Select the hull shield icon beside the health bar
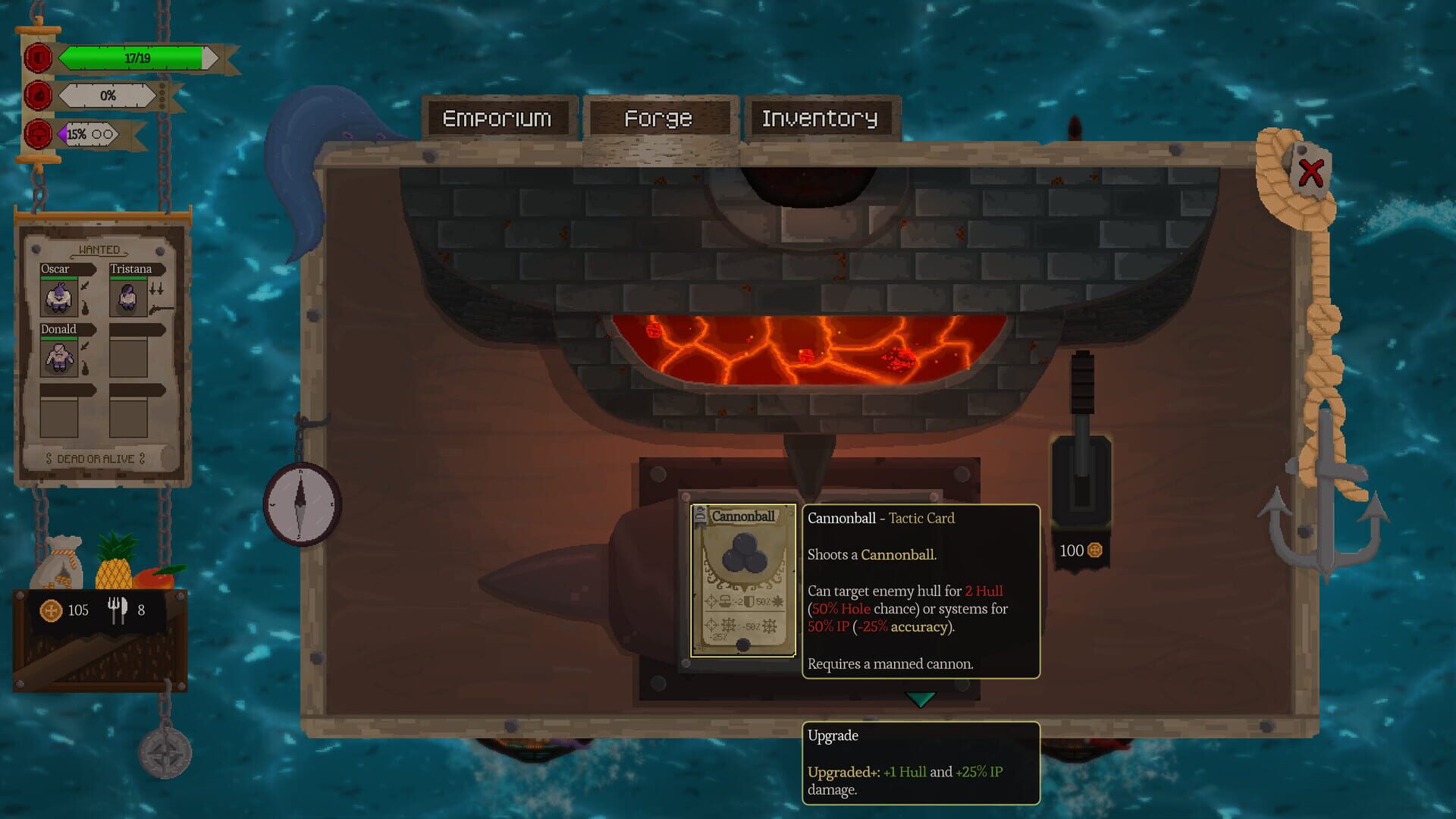This screenshot has width=1456, height=819. [x=39, y=56]
